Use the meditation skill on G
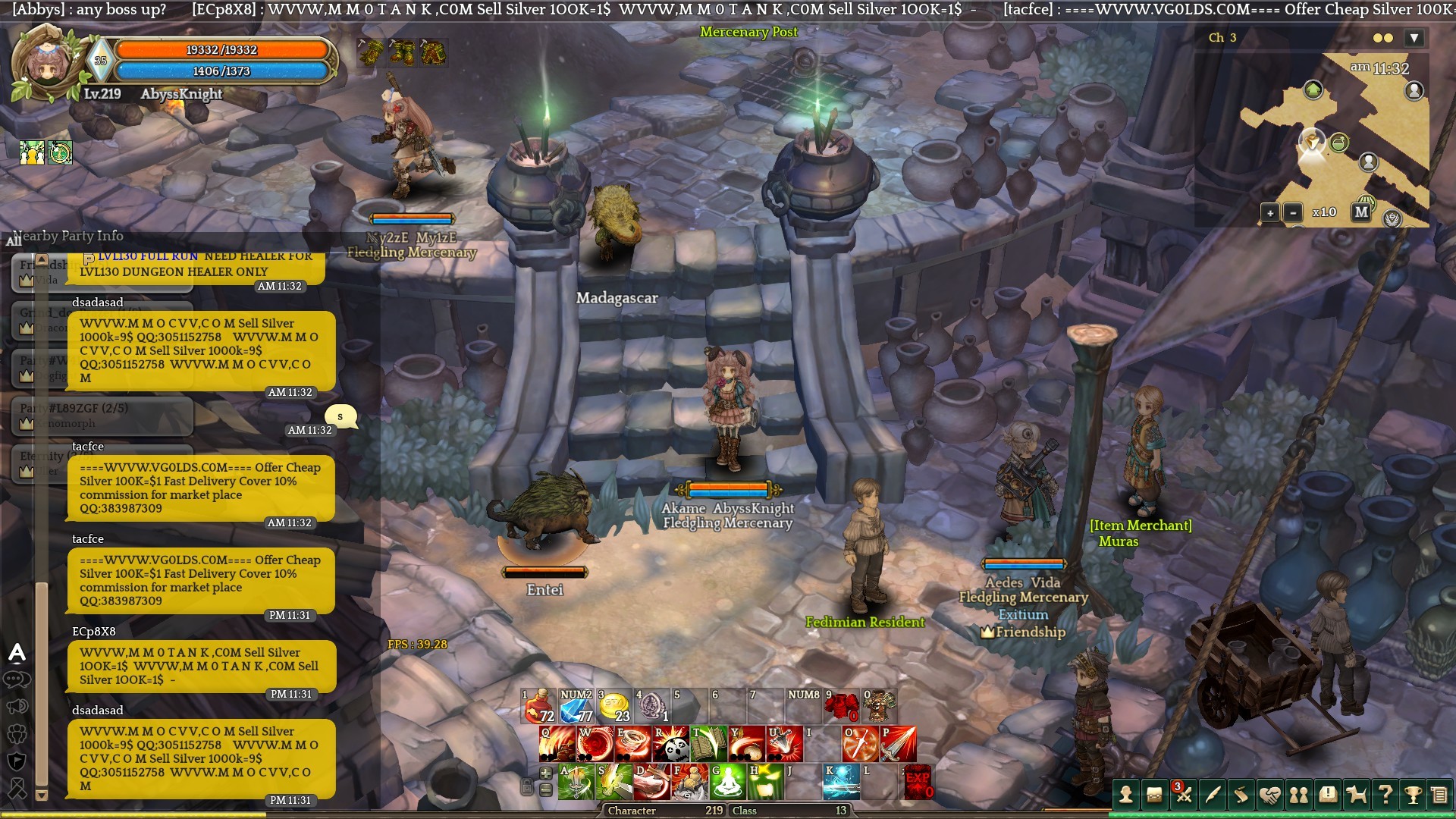The height and width of the screenshot is (819, 1456). pos(728,782)
